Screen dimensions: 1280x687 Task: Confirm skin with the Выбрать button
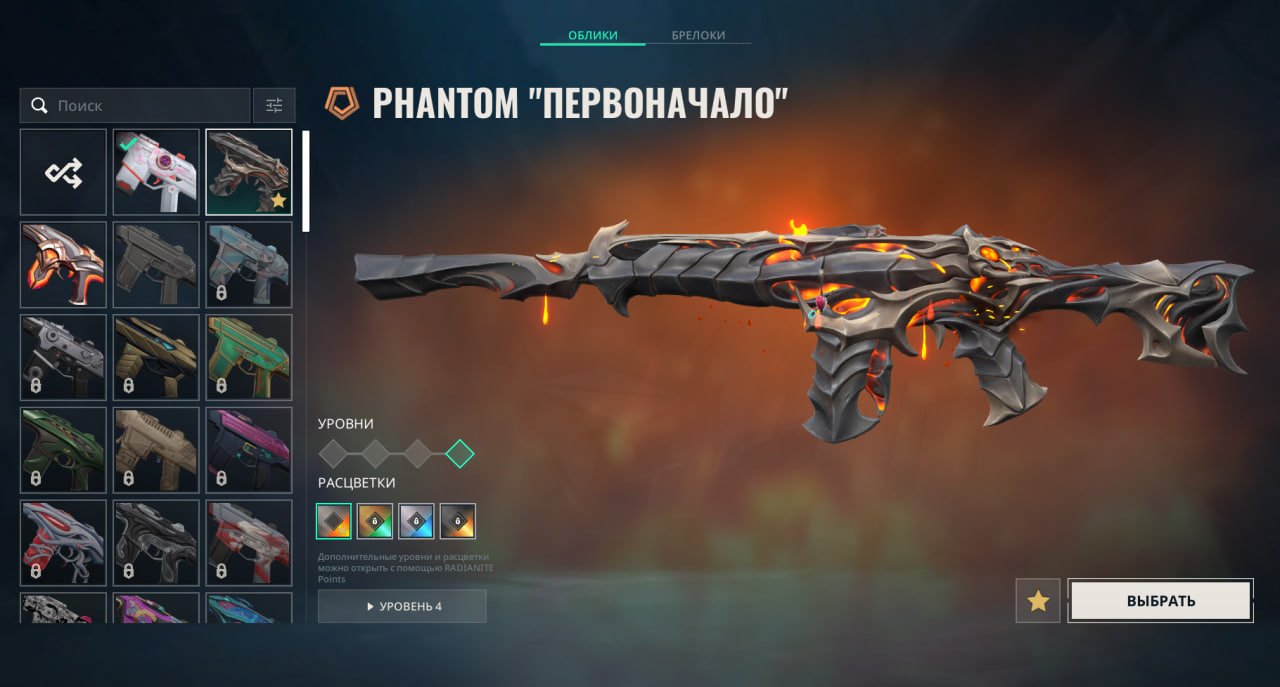[x=1160, y=601]
